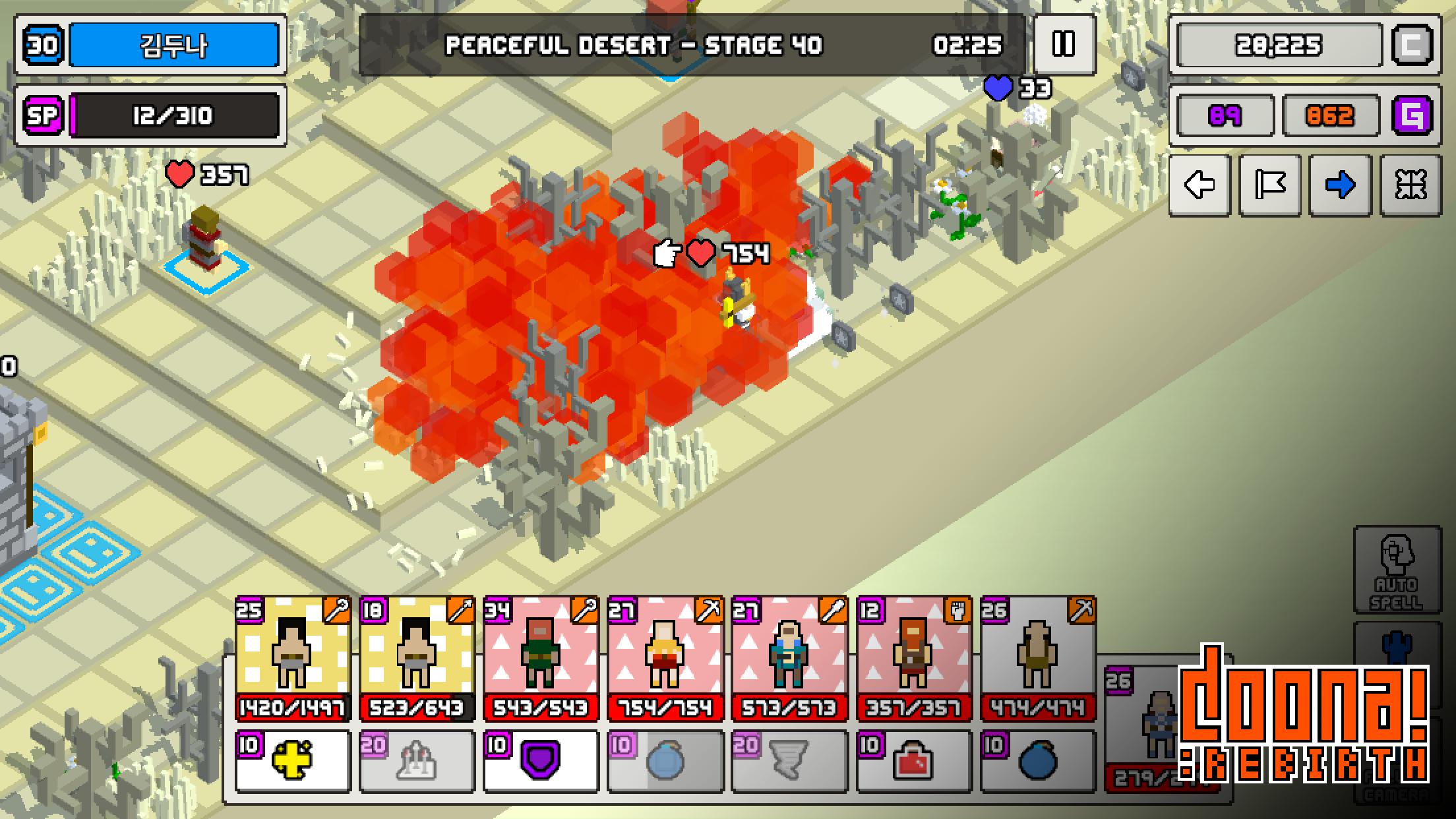Pick the 573/573 blue-armored hero card

pyautogui.click(x=789, y=657)
